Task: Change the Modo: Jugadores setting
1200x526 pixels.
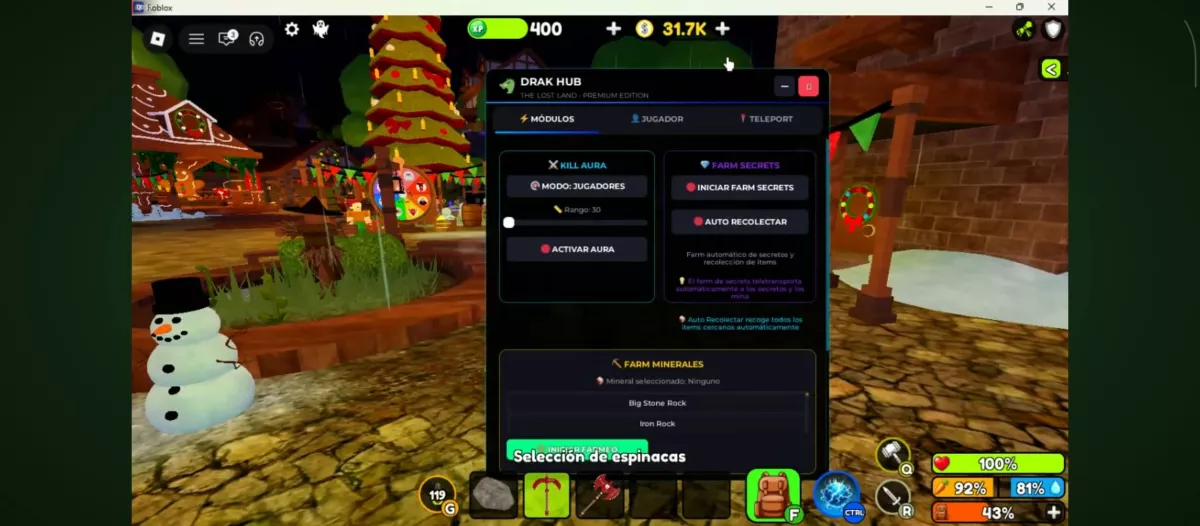Action: 577,186
